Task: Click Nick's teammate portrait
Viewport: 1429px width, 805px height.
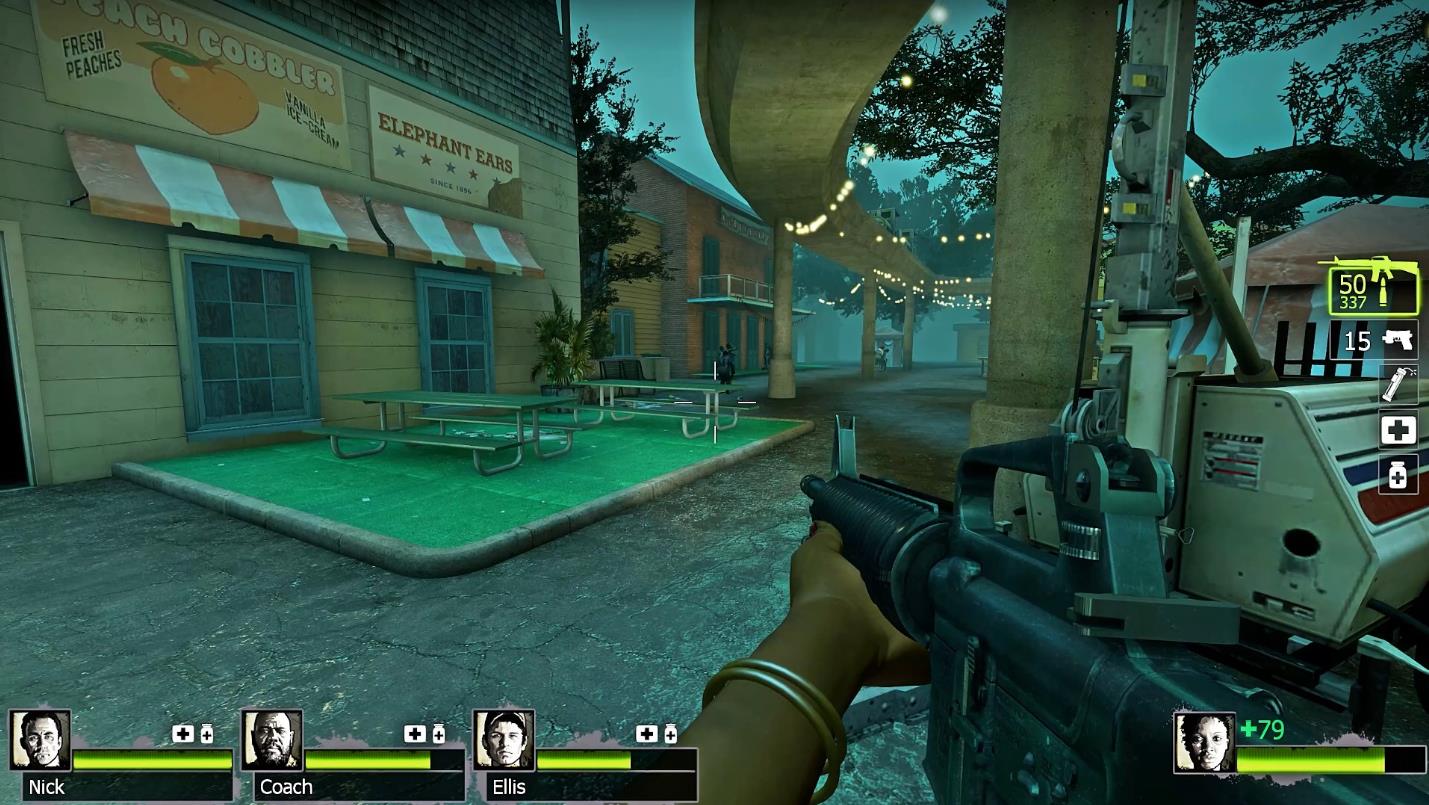Action: (x=40, y=740)
